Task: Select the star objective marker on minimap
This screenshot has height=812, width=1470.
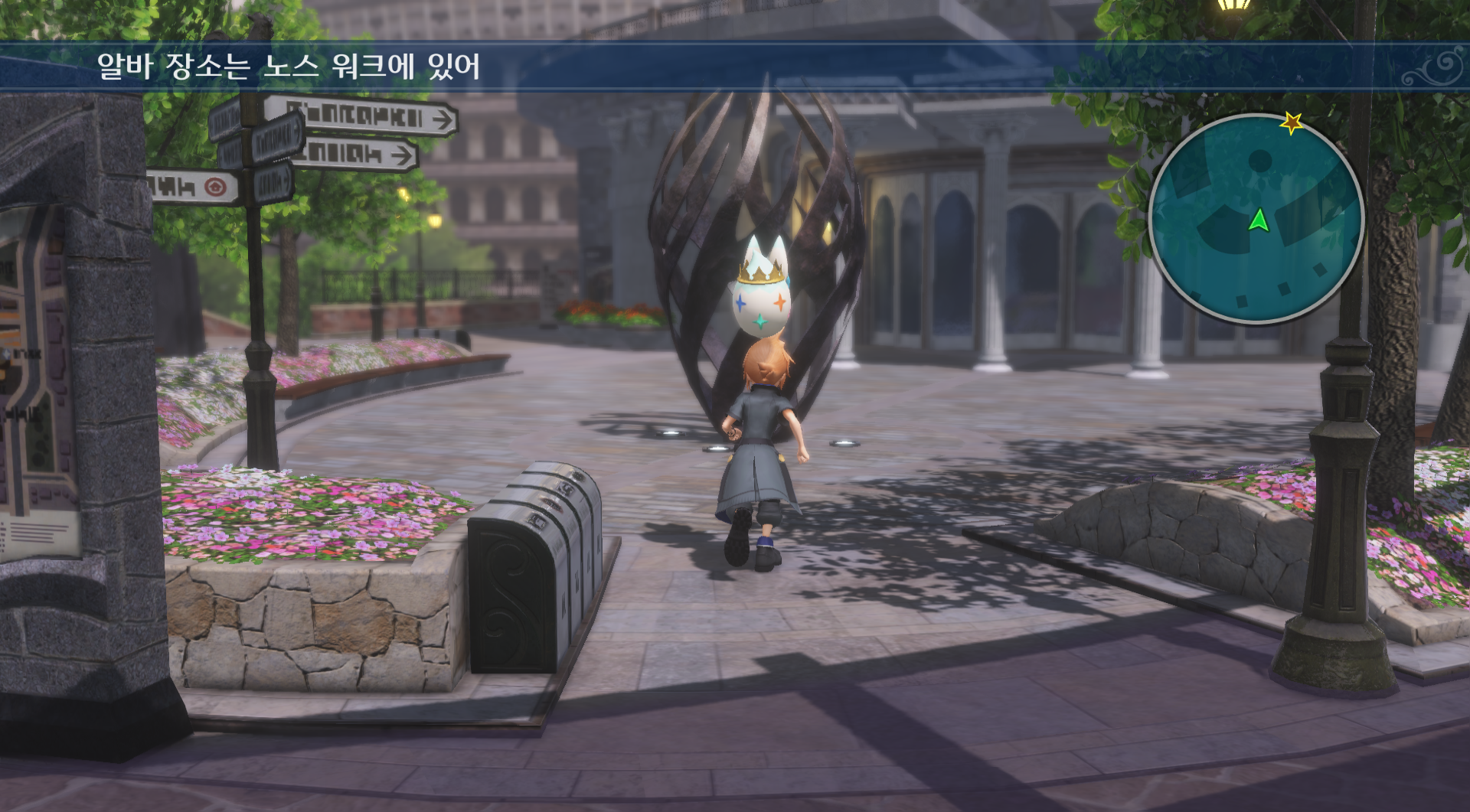Action: coord(1292,122)
